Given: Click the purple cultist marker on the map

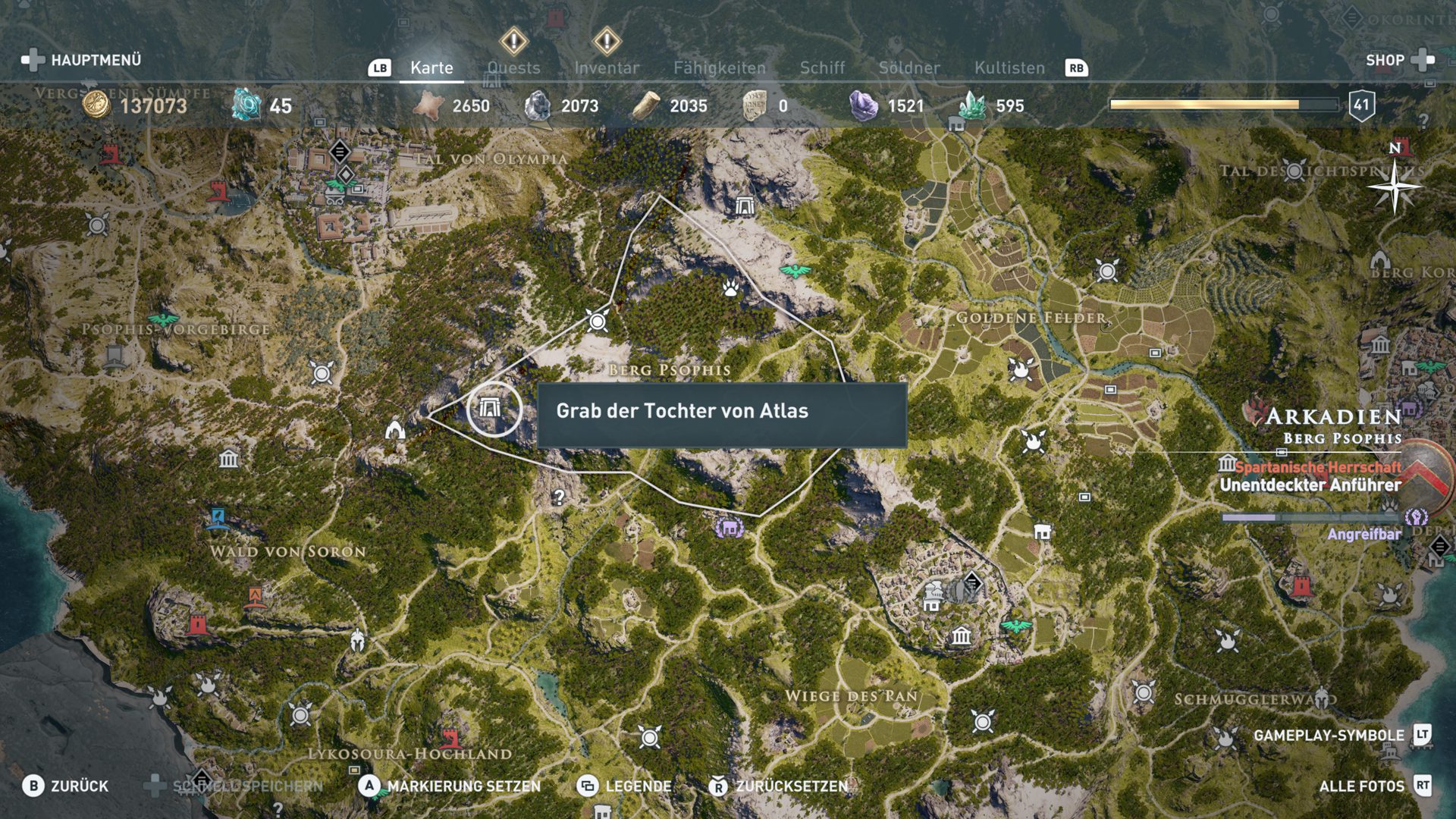Looking at the screenshot, I should 730,527.
